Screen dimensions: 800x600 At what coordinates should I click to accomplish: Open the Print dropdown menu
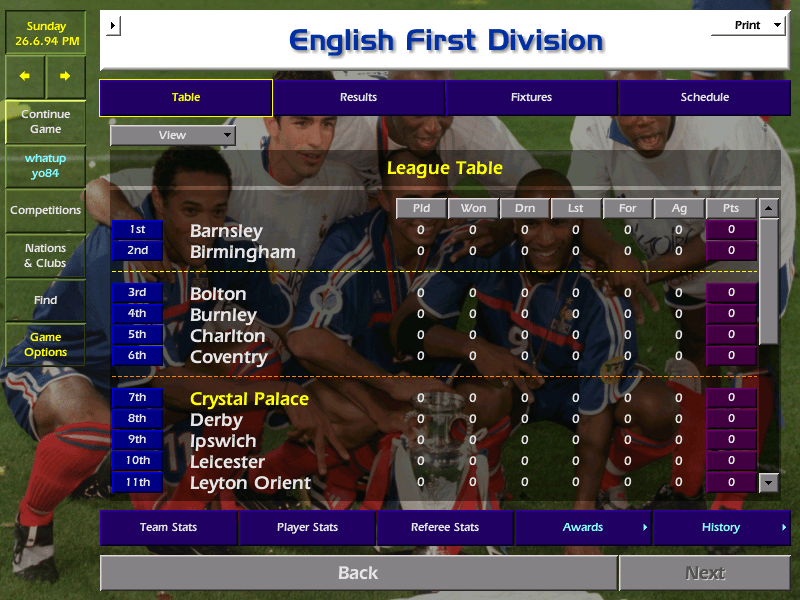pos(748,25)
